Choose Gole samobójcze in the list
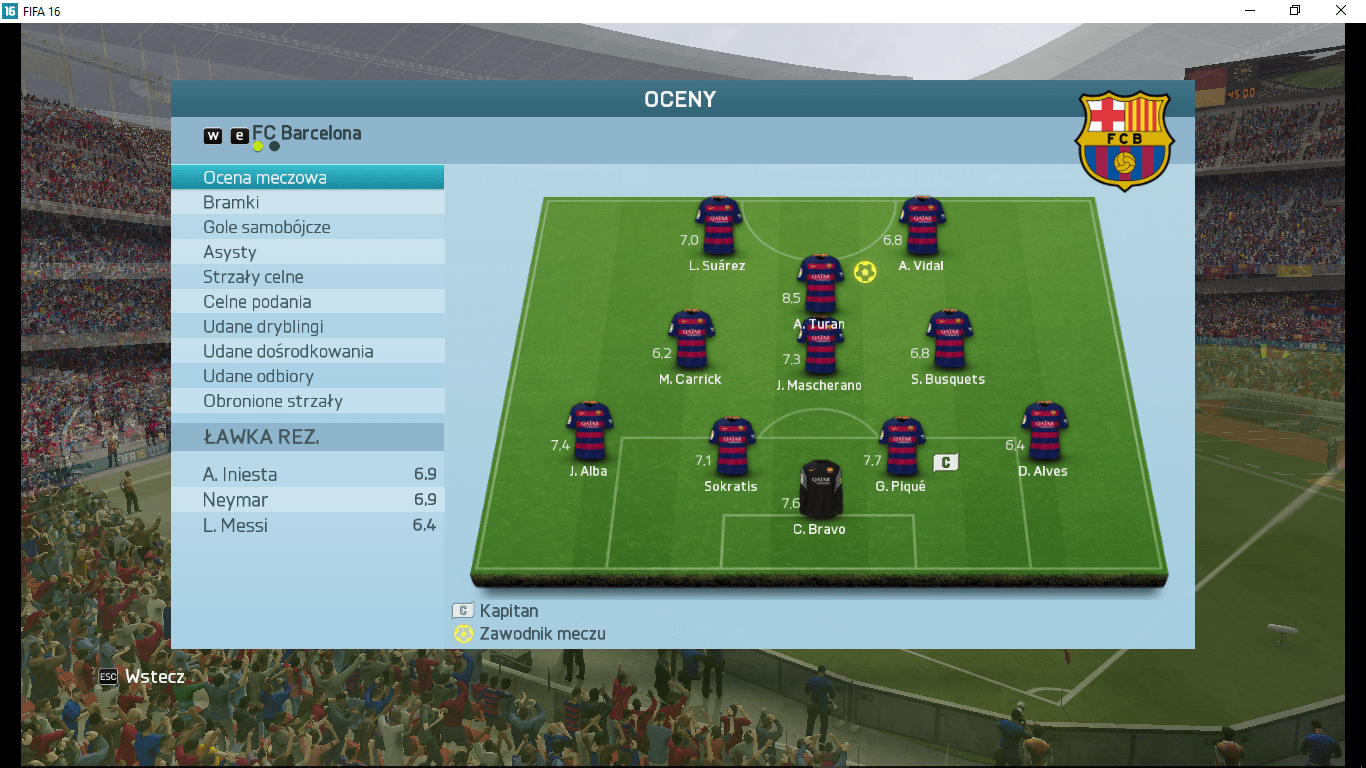The width and height of the screenshot is (1366, 768). [x=307, y=228]
